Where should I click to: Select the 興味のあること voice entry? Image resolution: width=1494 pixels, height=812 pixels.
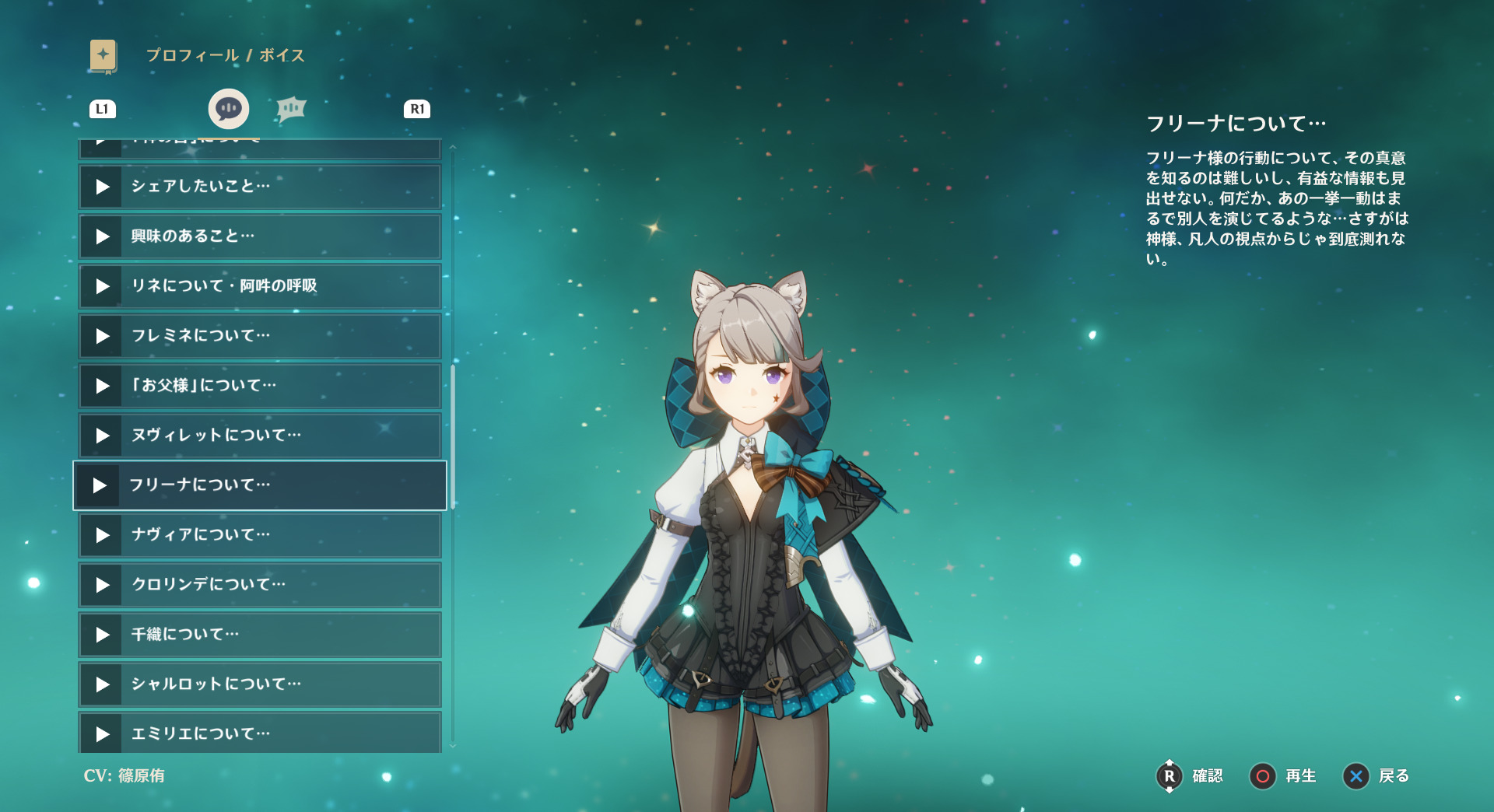(x=259, y=236)
